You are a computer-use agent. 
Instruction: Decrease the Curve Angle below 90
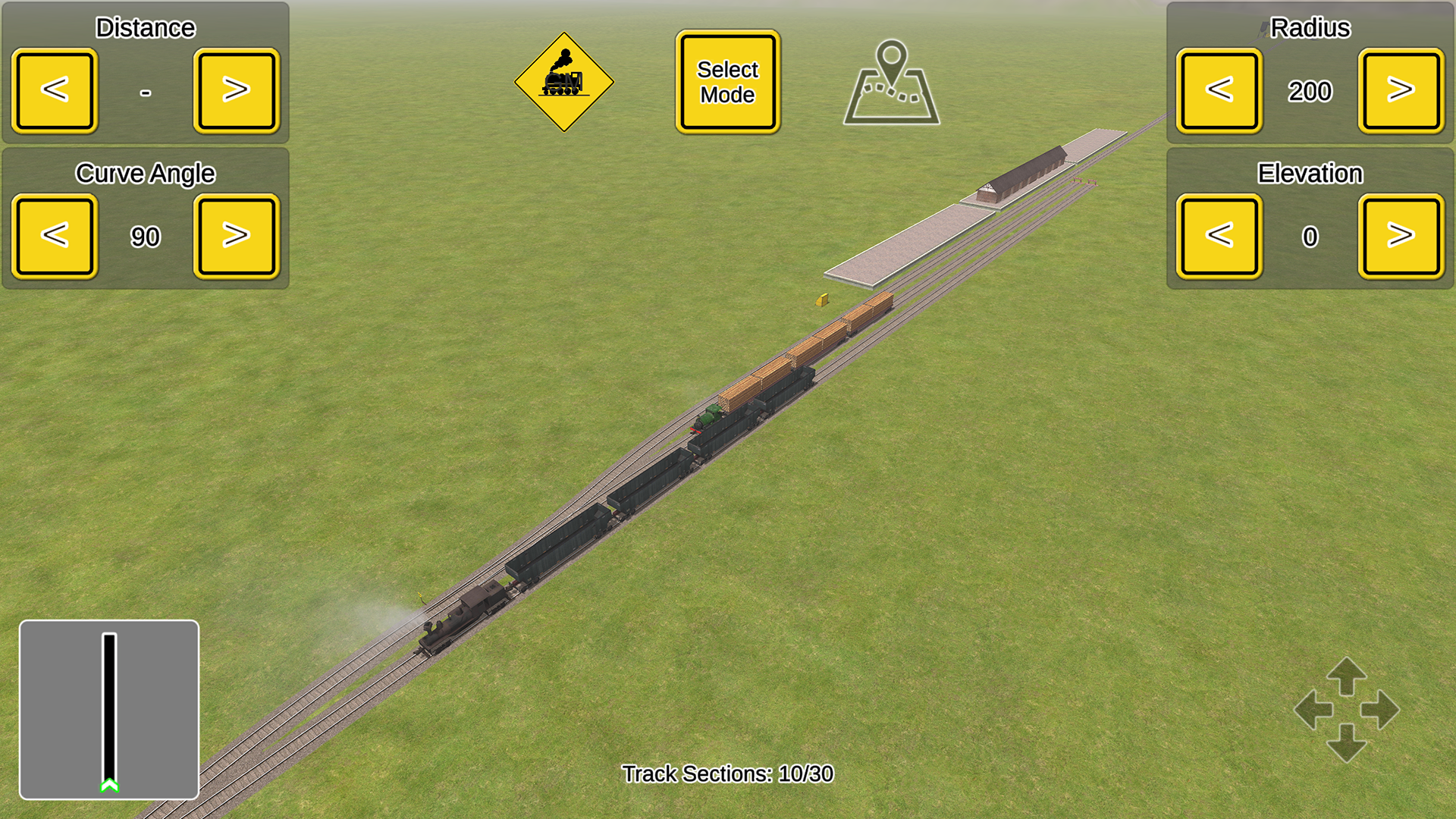pyautogui.click(x=54, y=236)
